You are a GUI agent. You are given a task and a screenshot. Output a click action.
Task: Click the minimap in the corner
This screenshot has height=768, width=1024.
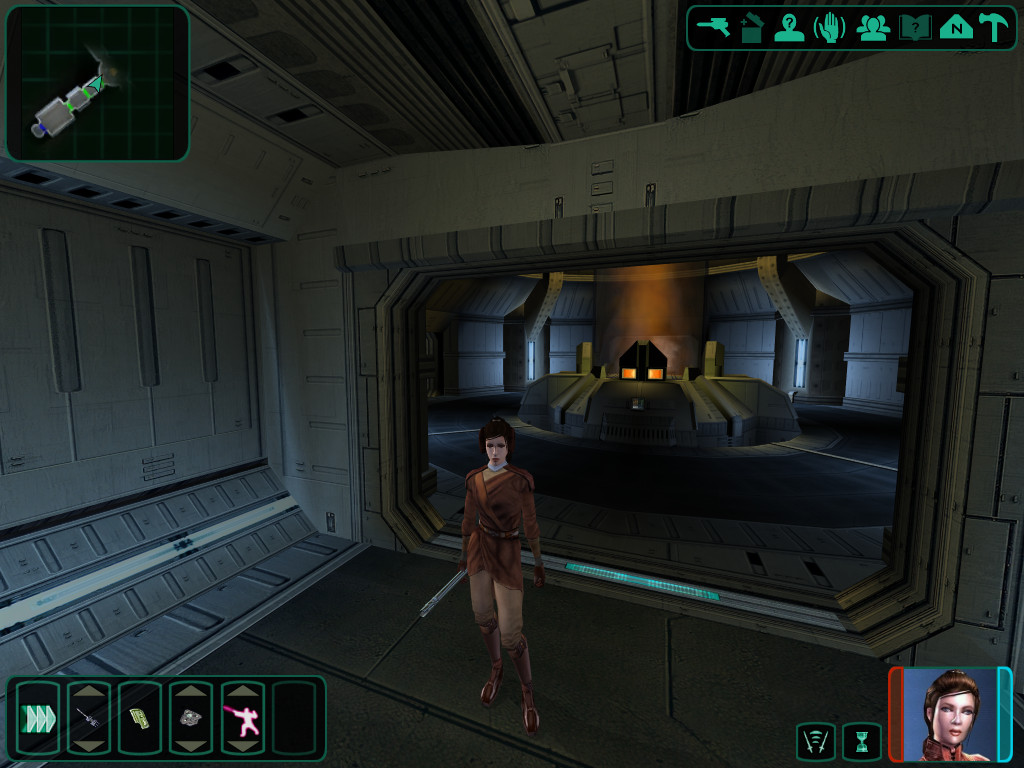pos(97,83)
